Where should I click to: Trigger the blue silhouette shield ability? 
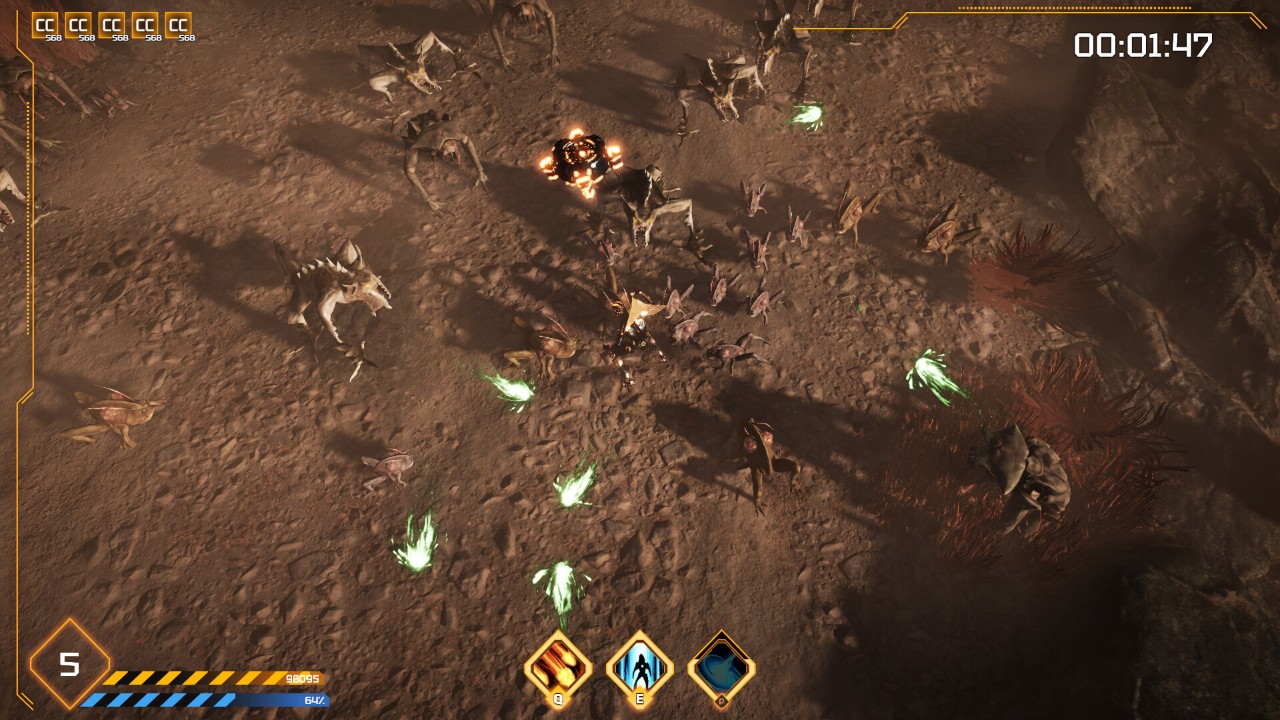(x=639, y=665)
